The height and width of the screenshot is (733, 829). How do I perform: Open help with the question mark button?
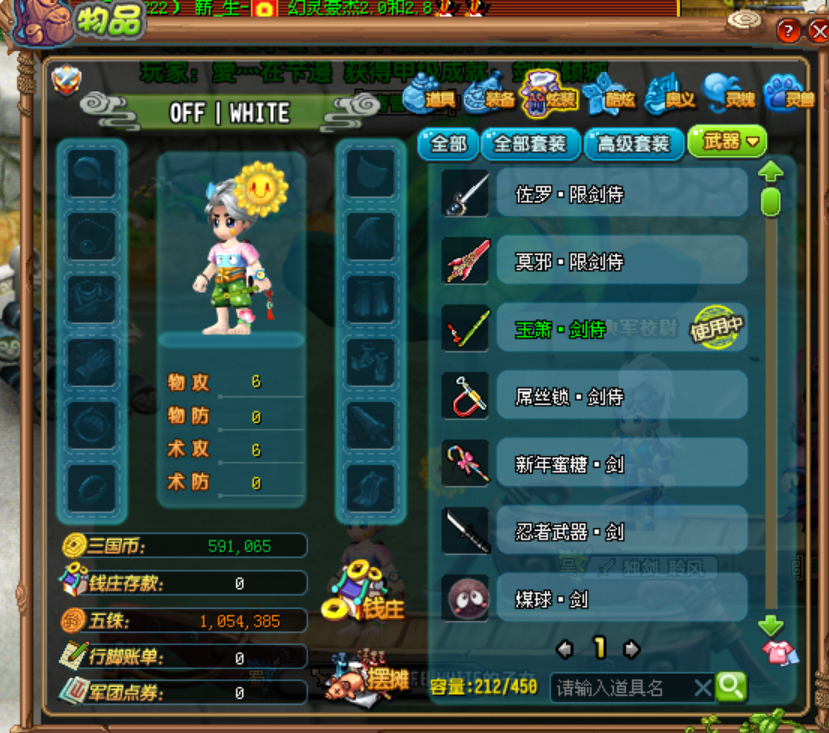pos(787,31)
